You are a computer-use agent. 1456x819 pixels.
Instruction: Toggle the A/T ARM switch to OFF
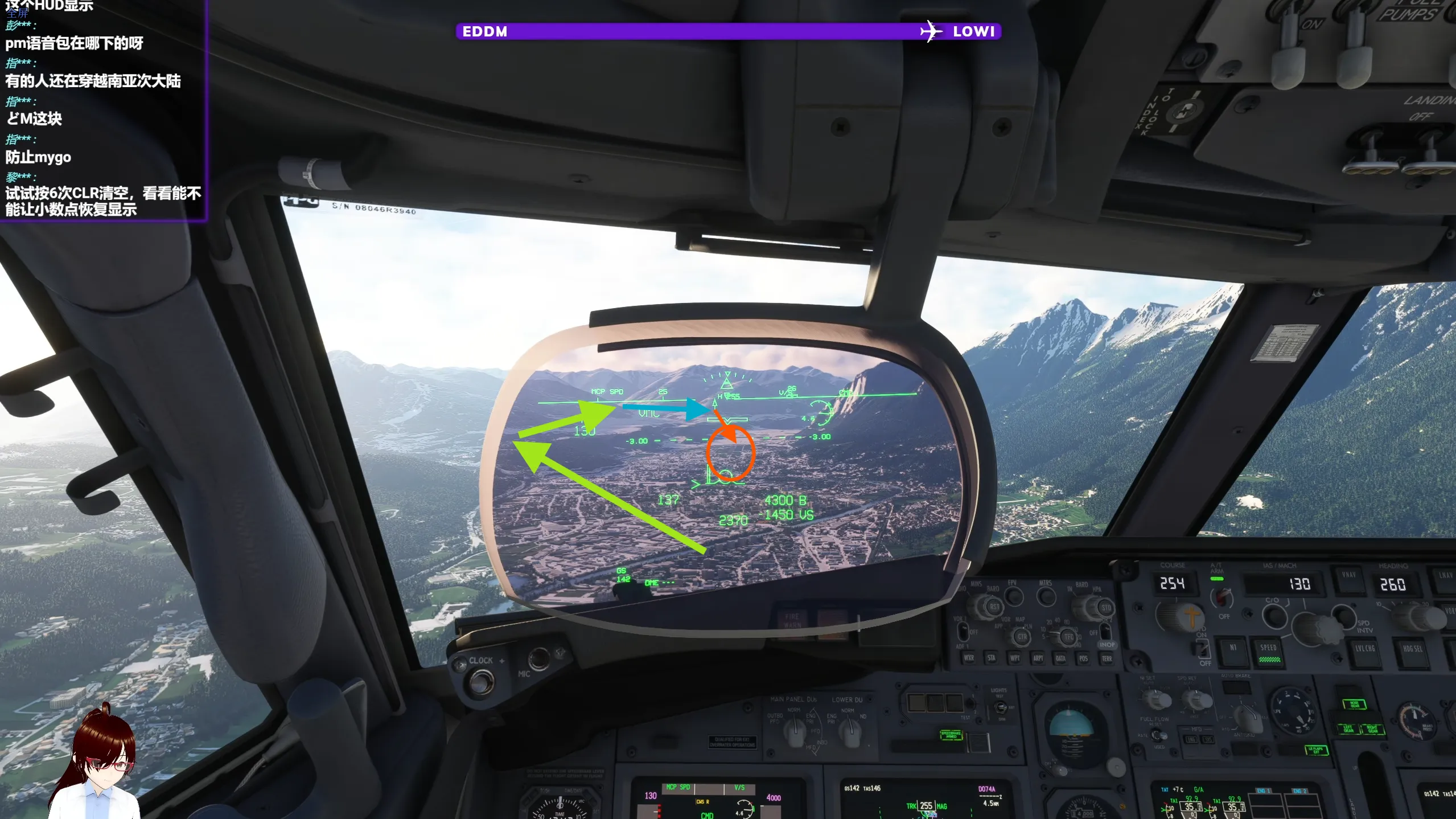tap(1221, 597)
